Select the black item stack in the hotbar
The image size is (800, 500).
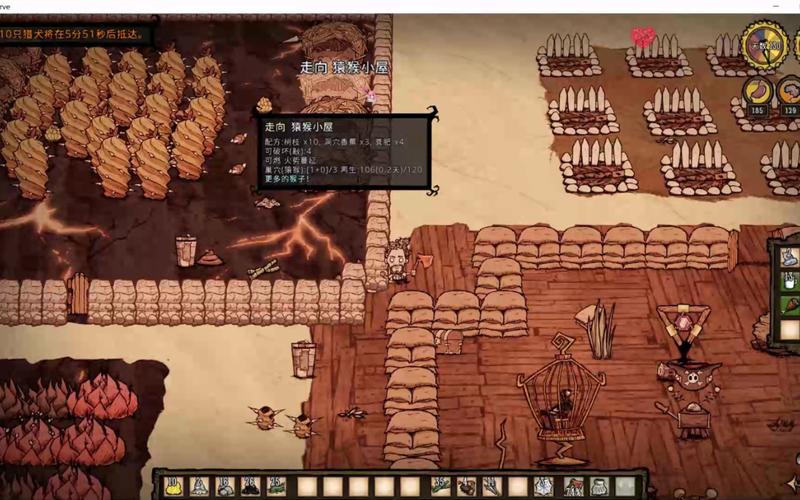250,486
